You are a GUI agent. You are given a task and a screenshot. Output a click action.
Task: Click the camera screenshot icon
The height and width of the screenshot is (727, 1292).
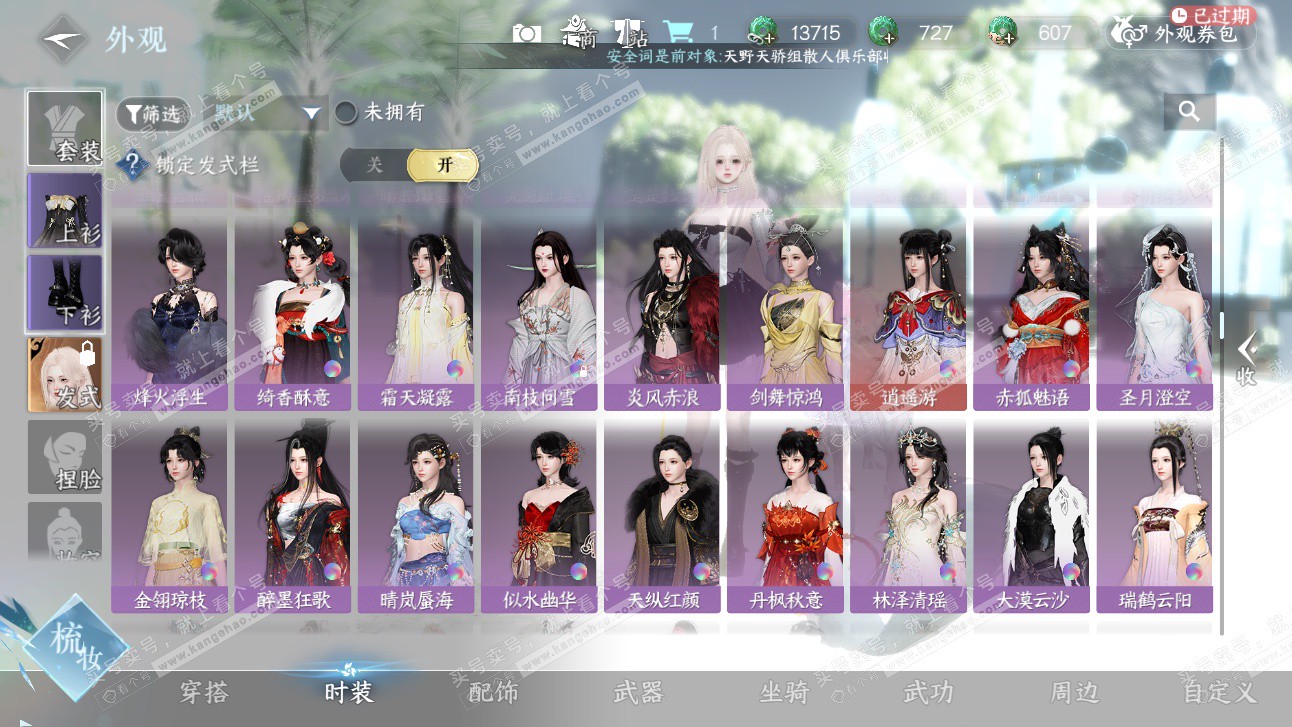click(527, 33)
